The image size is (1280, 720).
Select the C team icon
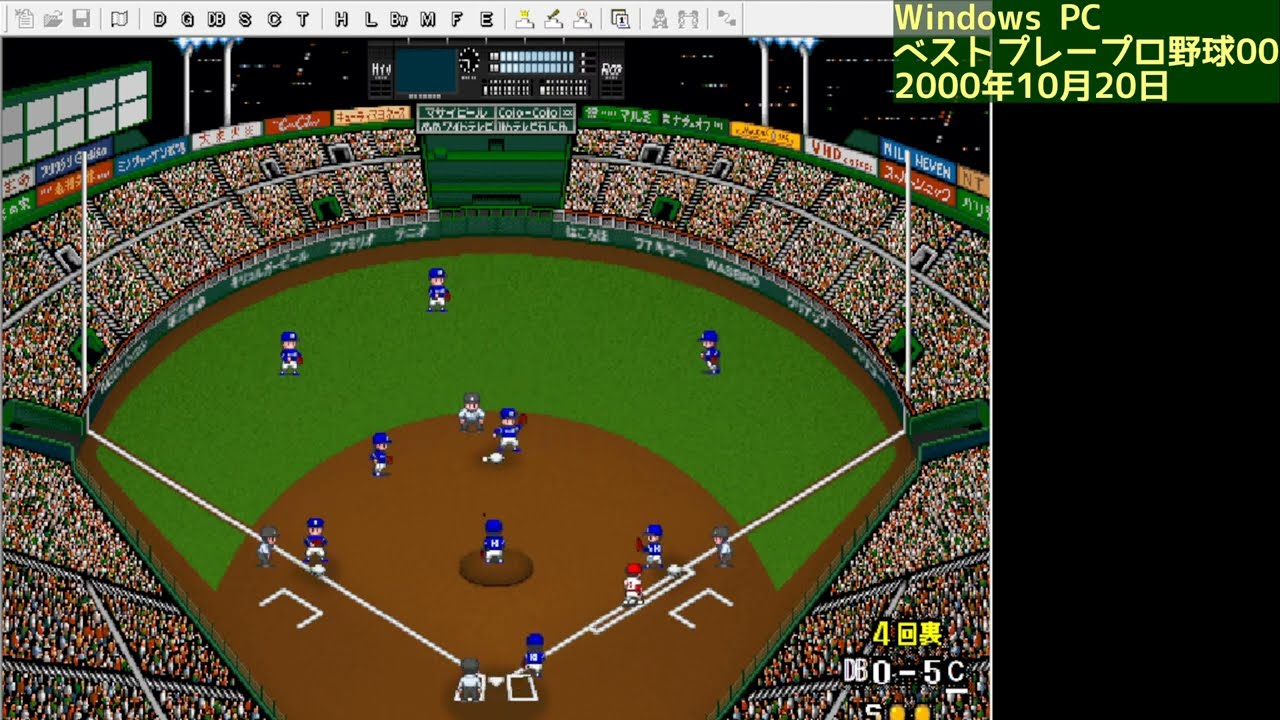tap(276, 16)
